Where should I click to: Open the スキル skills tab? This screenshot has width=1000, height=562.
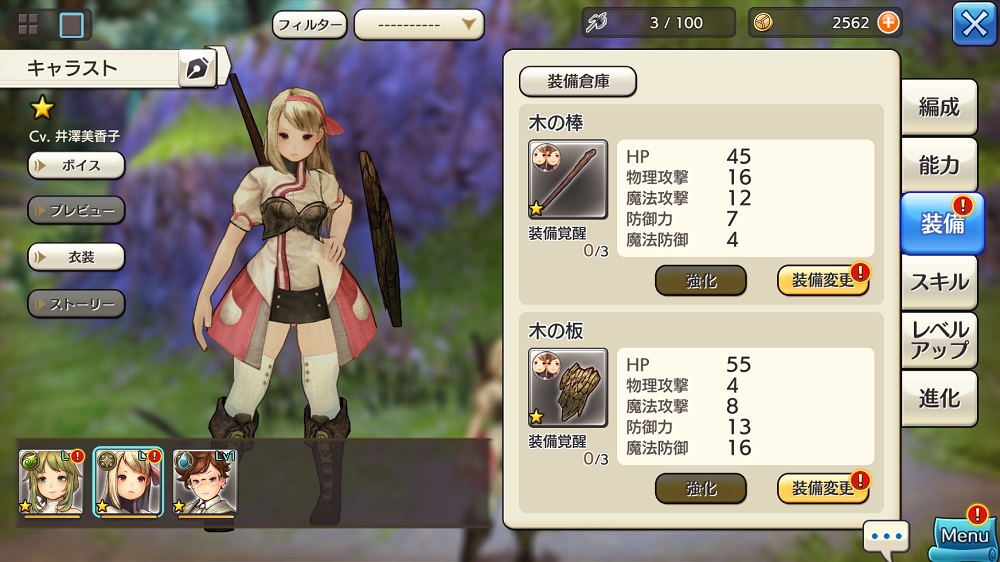[x=939, y=282]
